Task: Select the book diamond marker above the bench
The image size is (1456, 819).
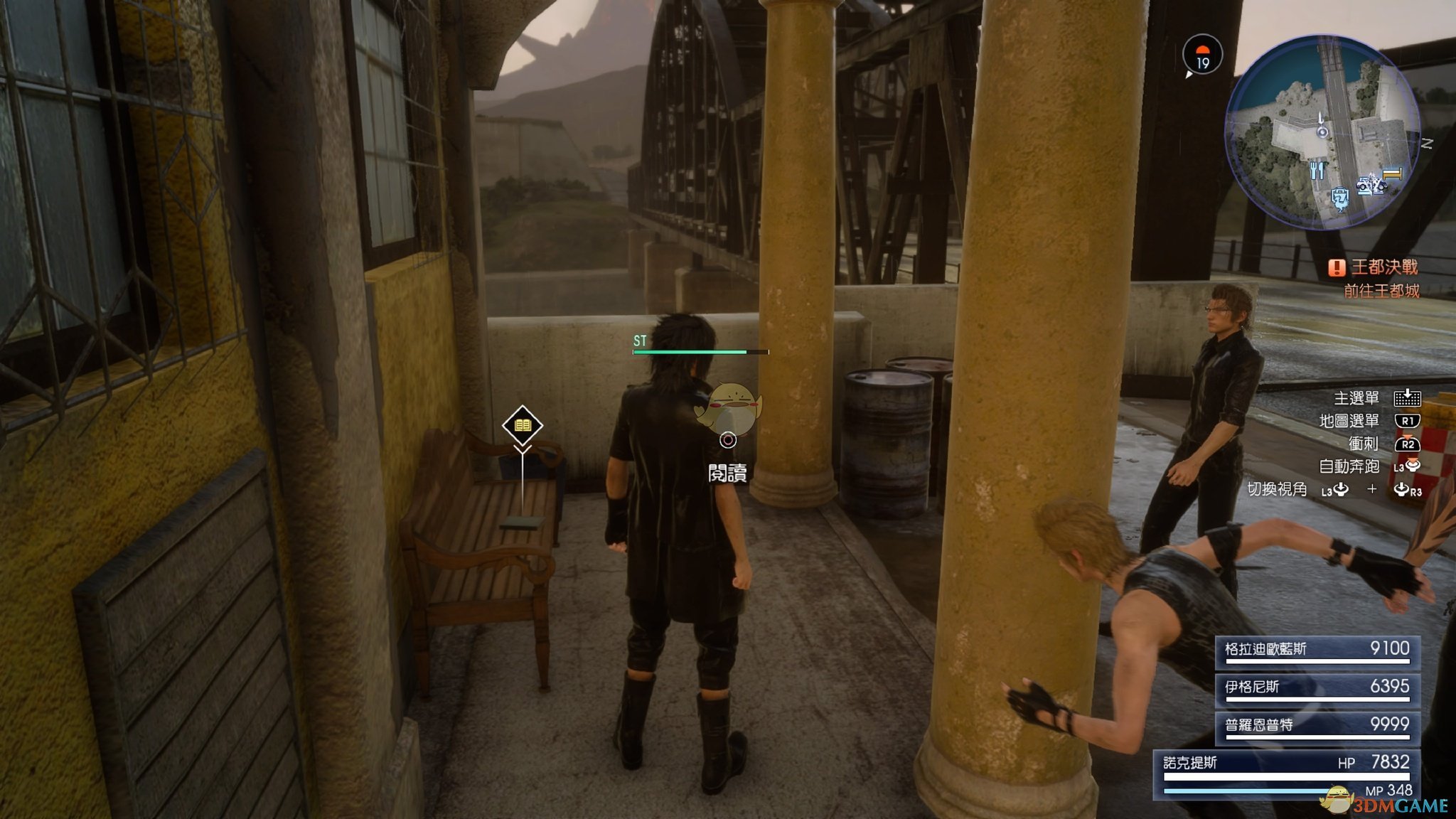Action: (x=523, y=425)
